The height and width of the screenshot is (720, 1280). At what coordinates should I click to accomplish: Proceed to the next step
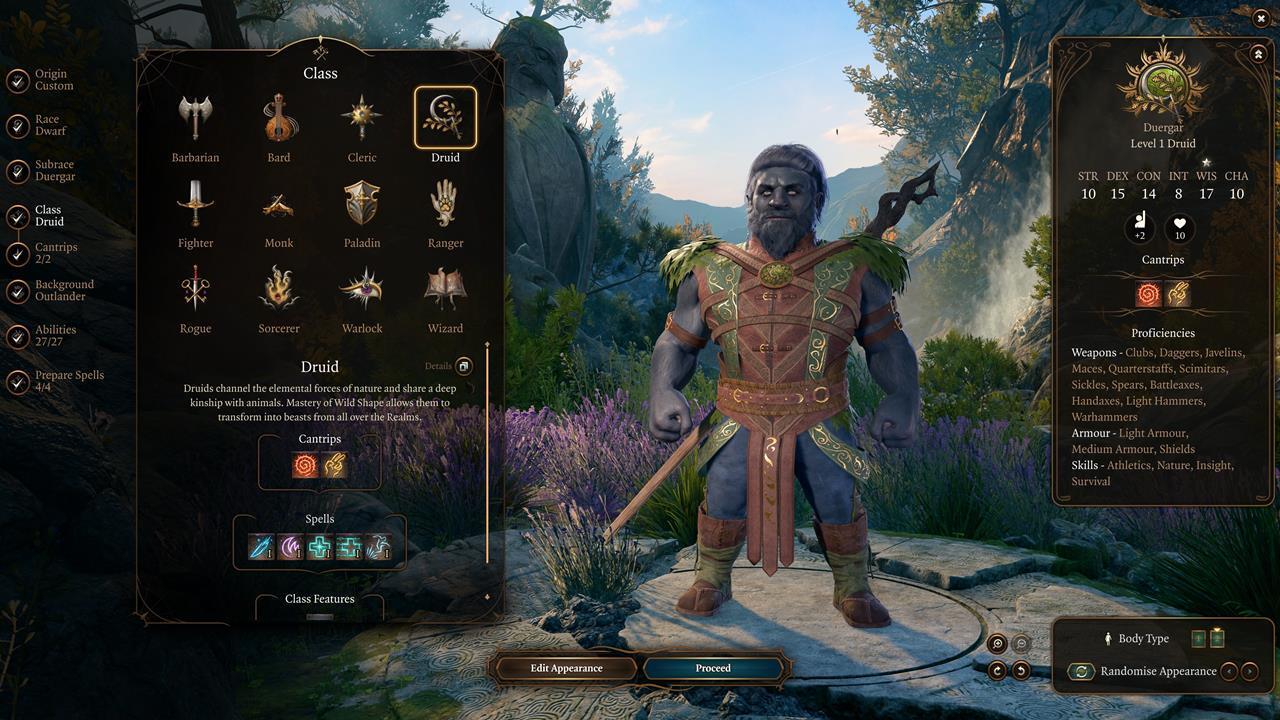(713, 668)
